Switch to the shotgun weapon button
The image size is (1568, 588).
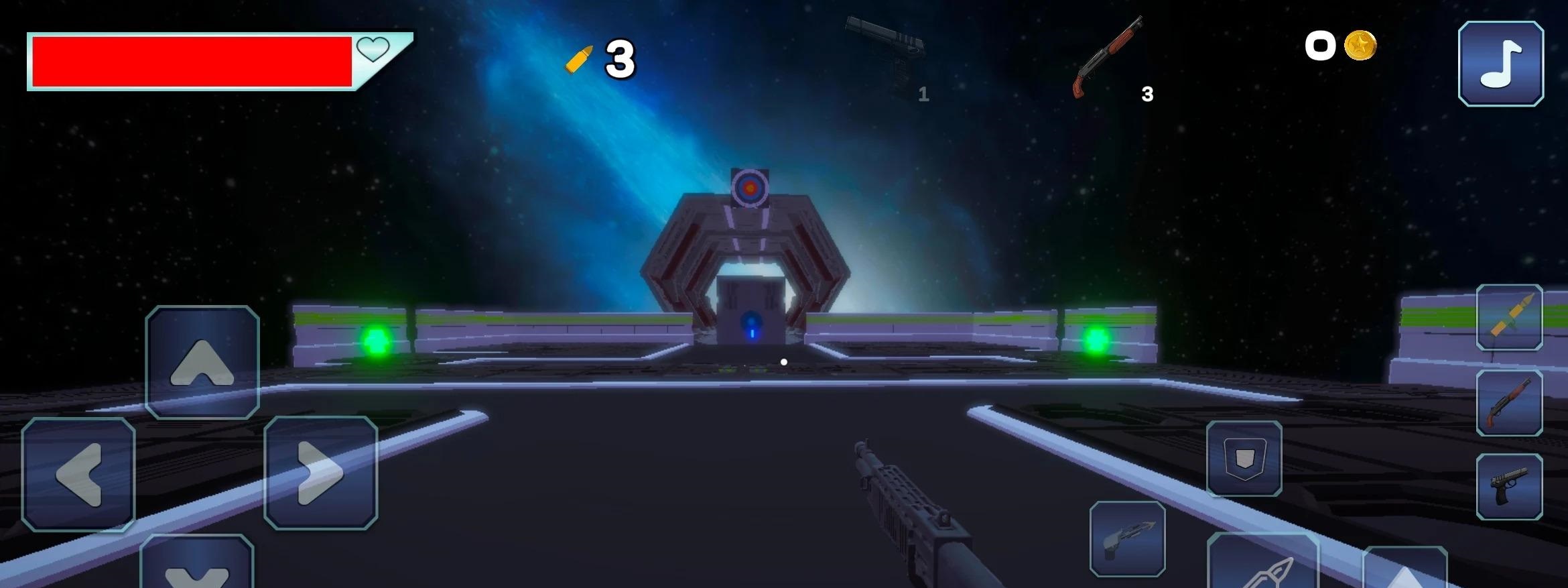point(1509,403)
